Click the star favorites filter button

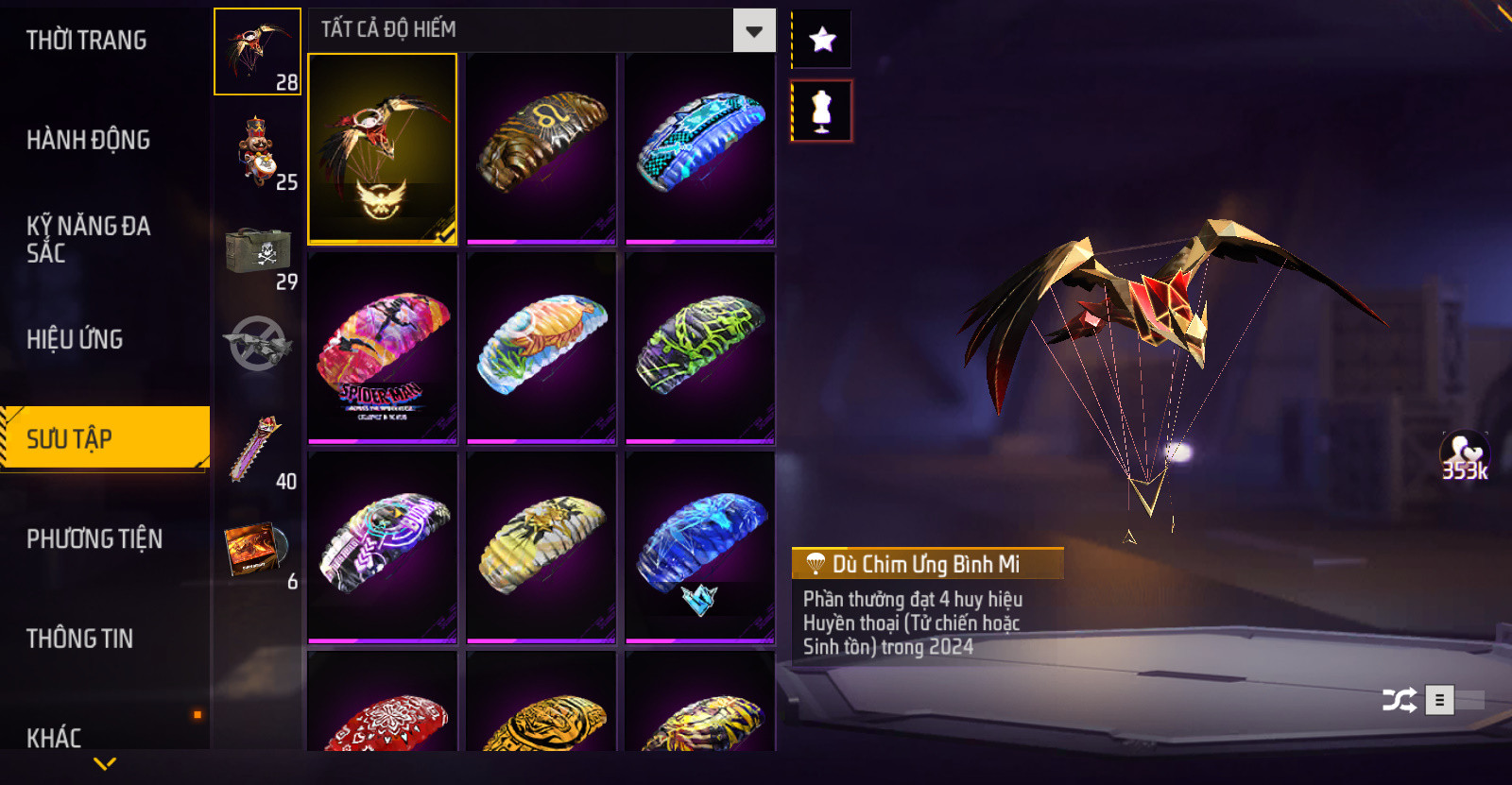pos(822,40)
